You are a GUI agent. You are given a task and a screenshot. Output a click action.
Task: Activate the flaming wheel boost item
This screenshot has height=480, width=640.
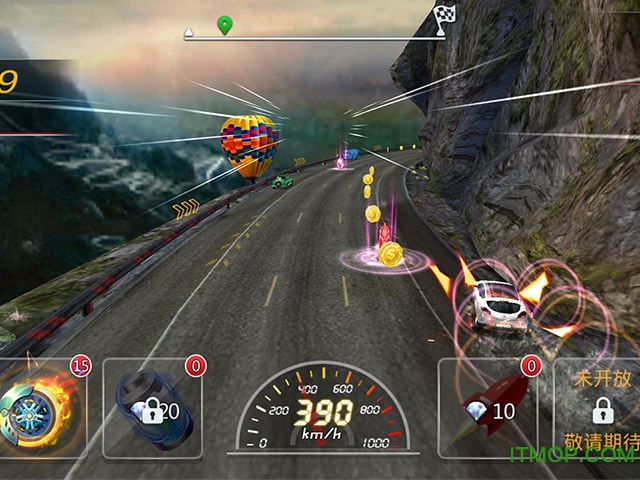tap(42, 408)
